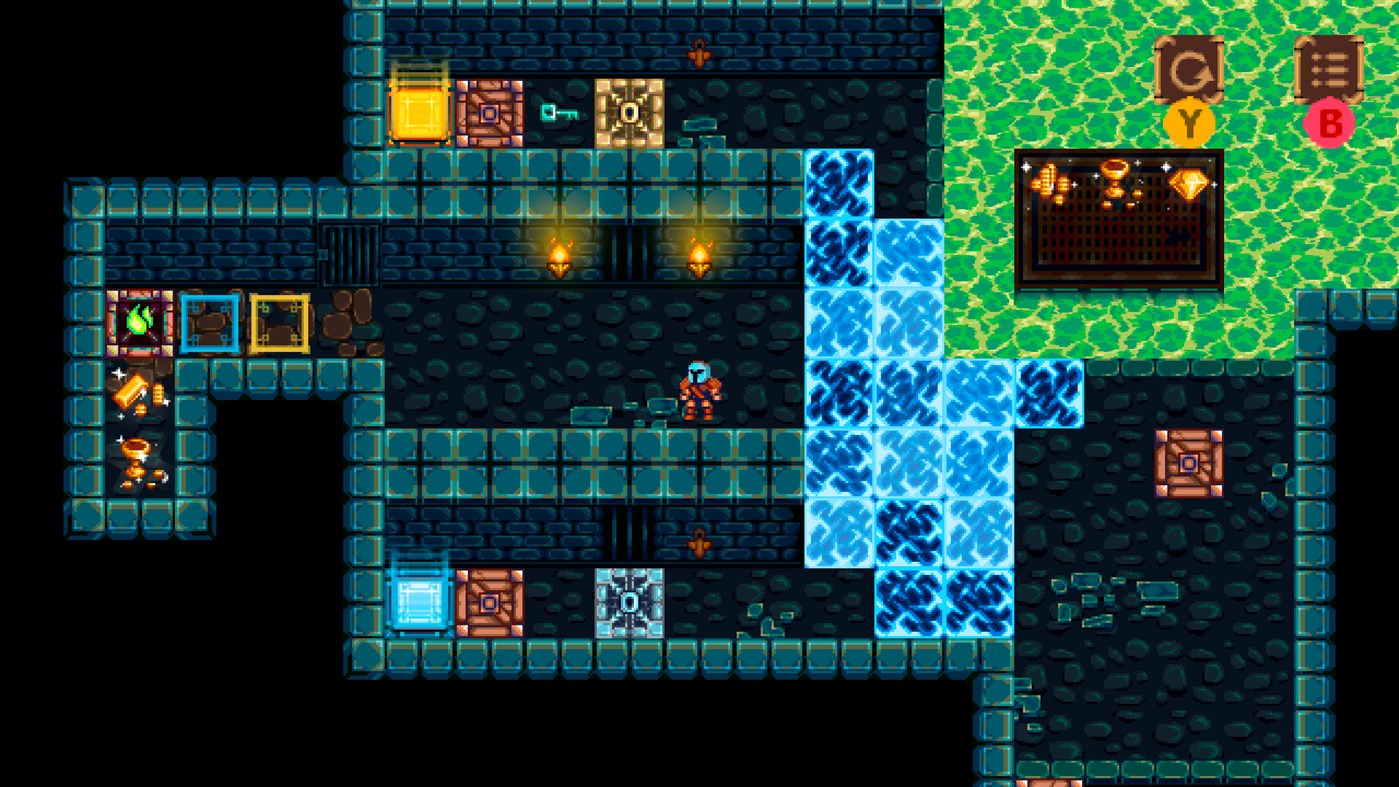Open the treasure reward panel on the grass
This screenshot has height=787, width=1399.
(x=1117, y=218)
